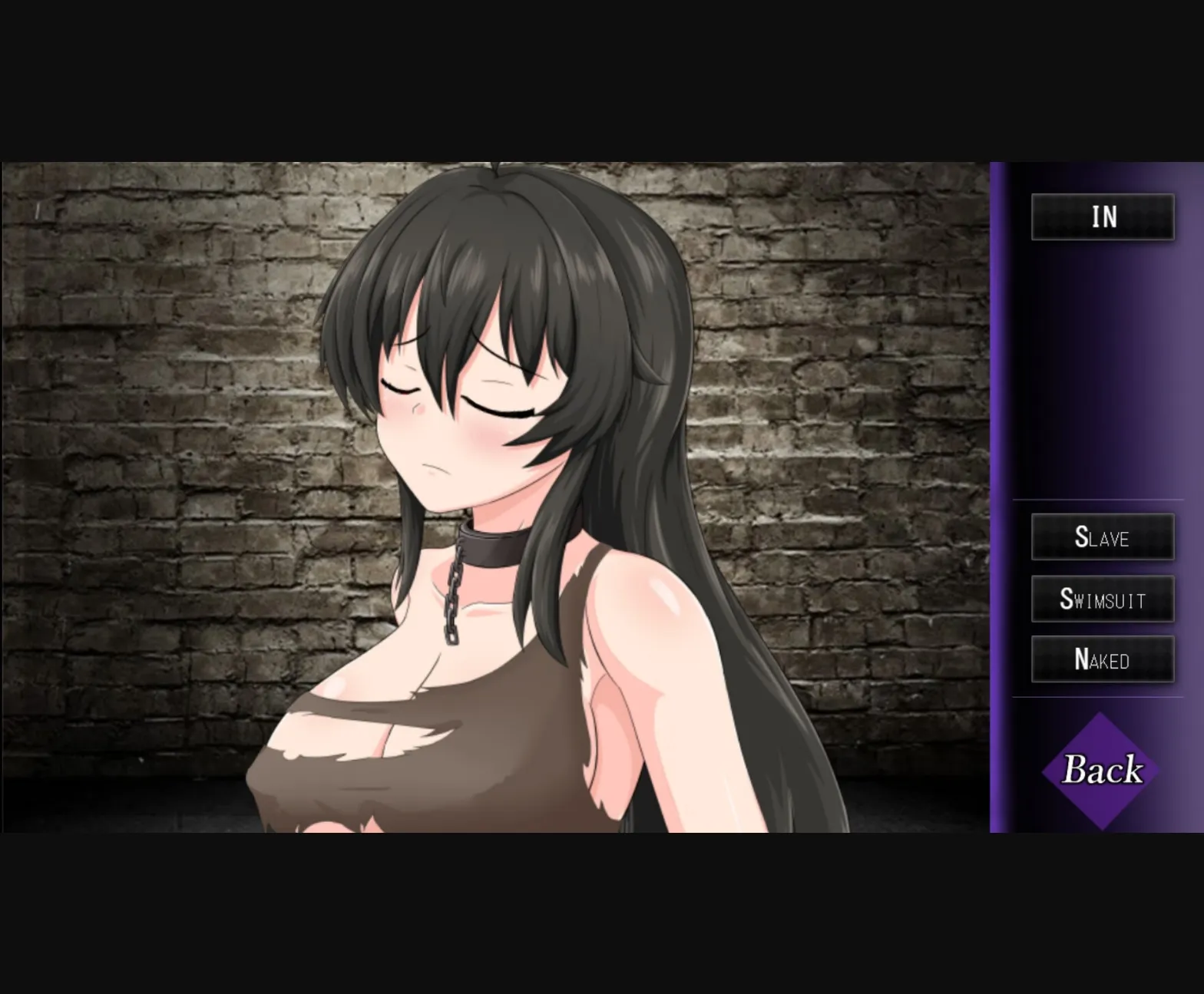Viewport: 1204px width, 994px height.
Task: Click the IN button at top right
Action: click(1102, 217)
